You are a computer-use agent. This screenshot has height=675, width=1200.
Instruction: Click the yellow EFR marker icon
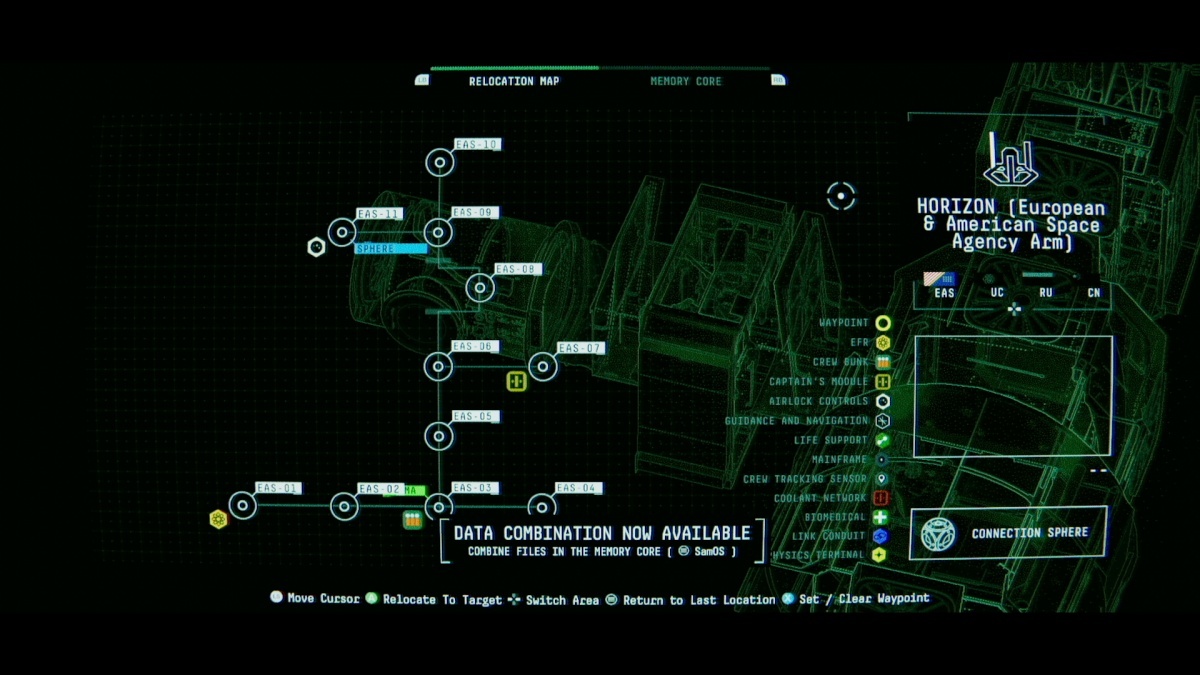218,519
